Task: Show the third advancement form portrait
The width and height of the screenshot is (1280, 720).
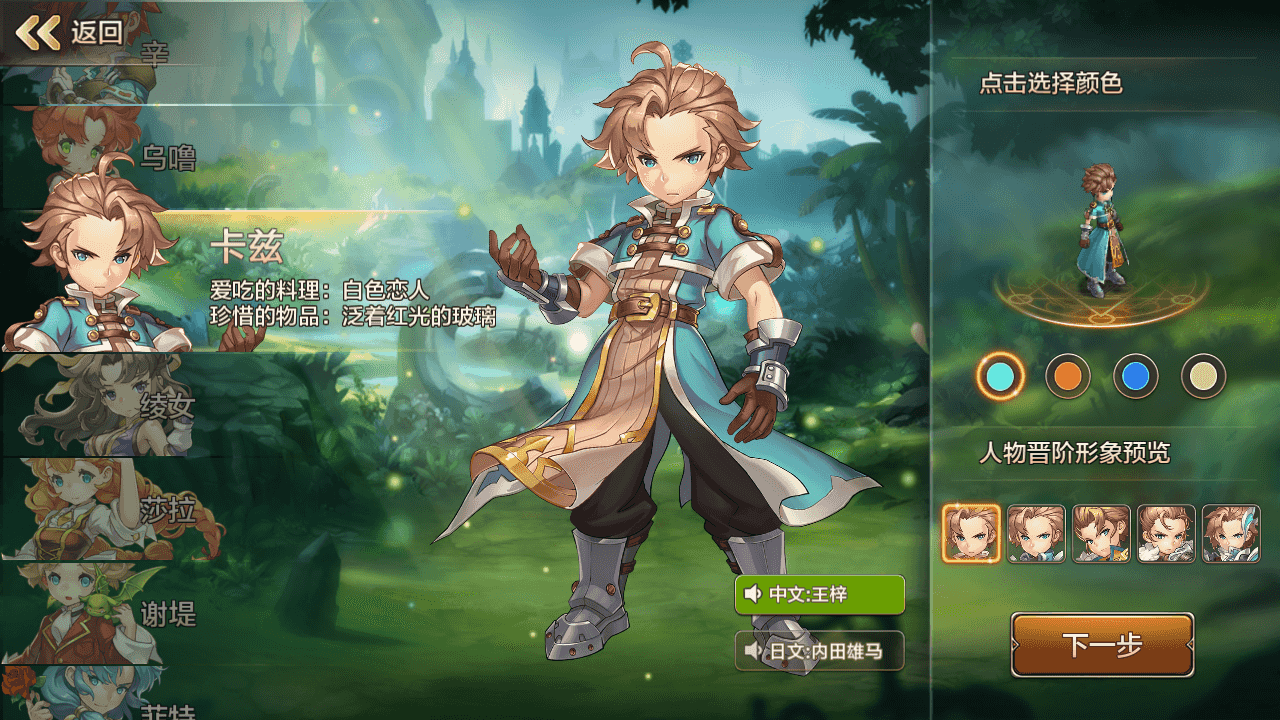Action: point(1101,534)
